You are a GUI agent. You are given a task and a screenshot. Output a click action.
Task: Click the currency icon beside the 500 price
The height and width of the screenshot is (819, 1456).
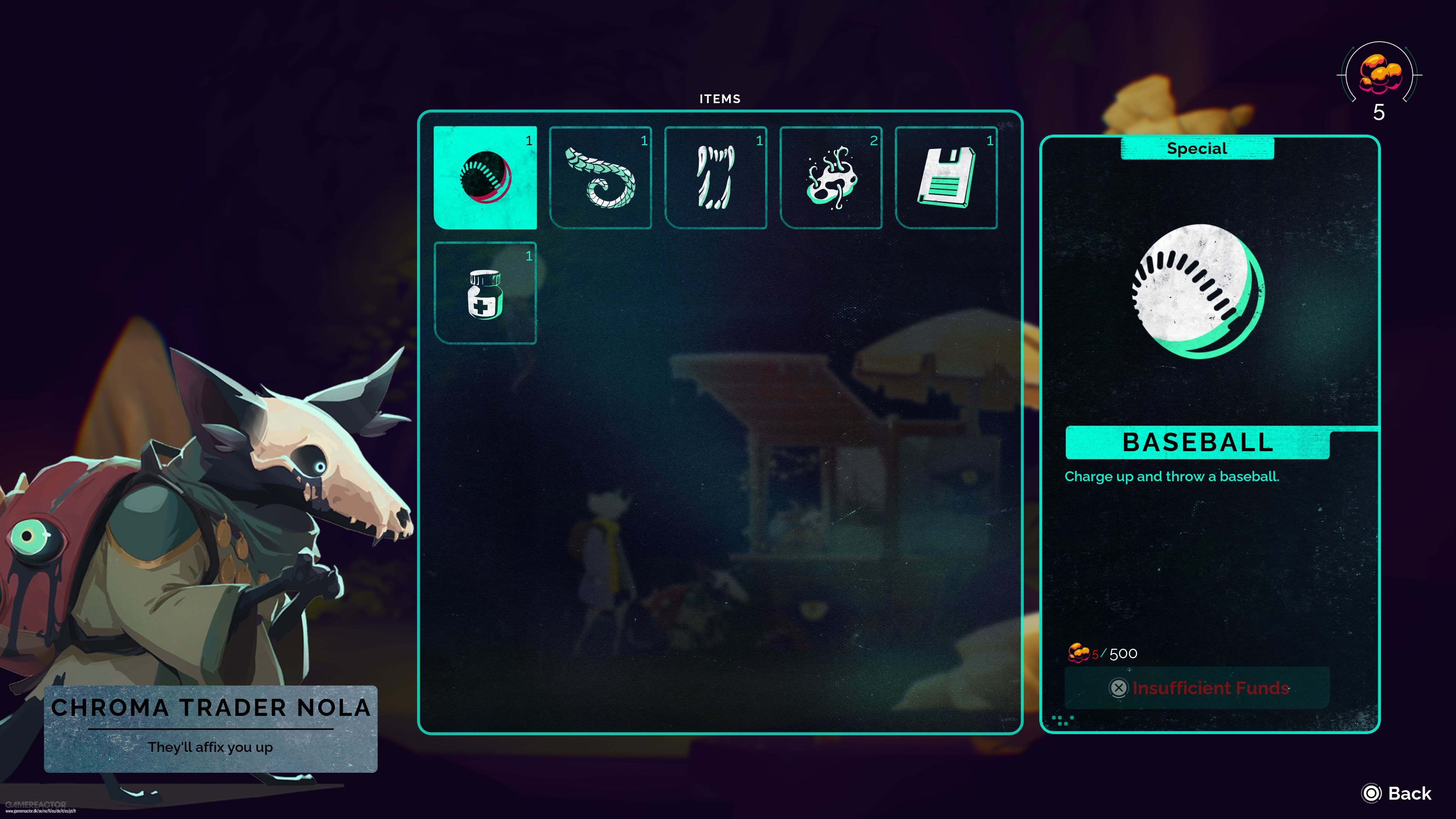point(1078,653)
